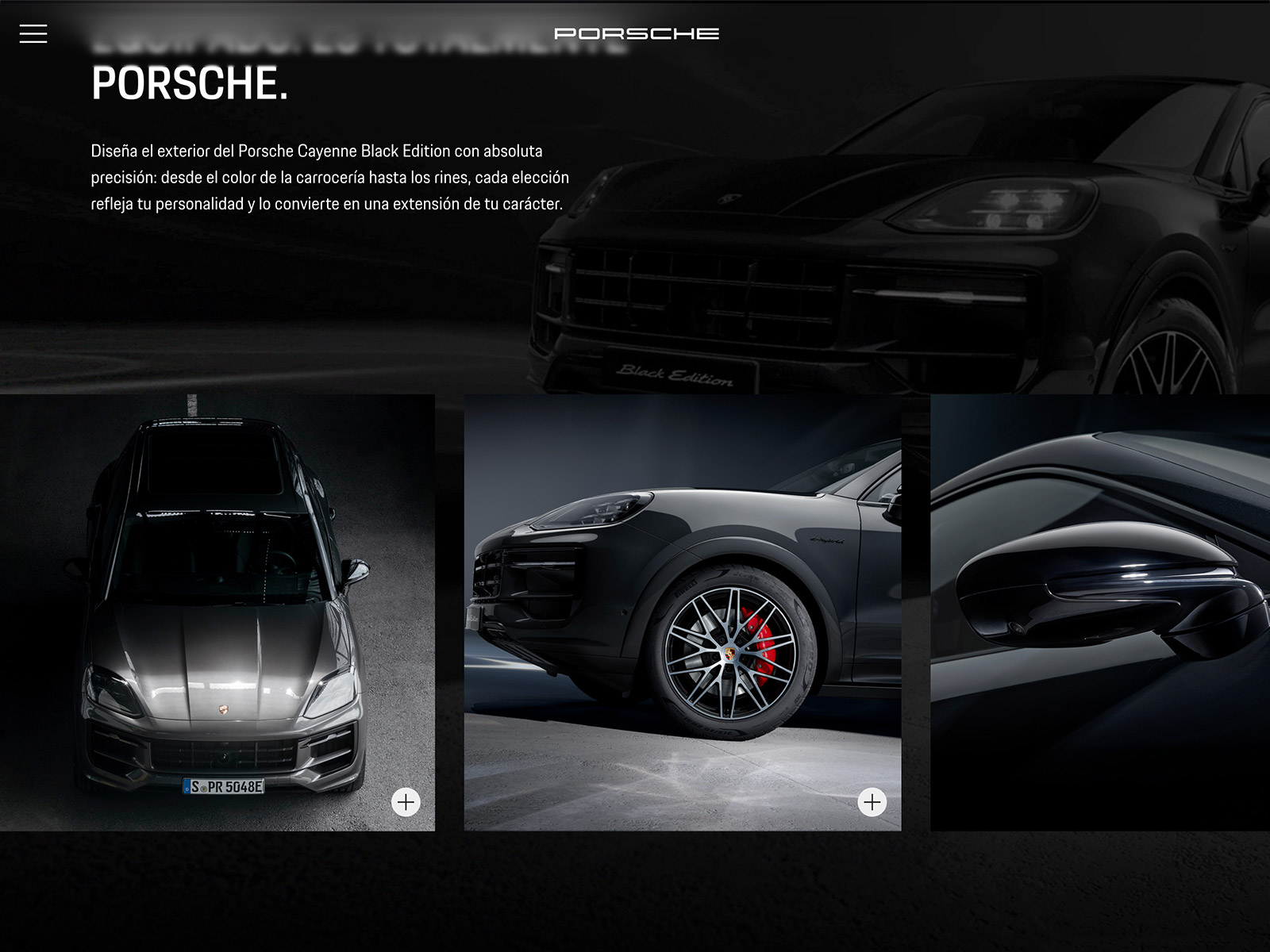
Task: Open the side mirror close-up image
Action: [x=1100, y=612]
